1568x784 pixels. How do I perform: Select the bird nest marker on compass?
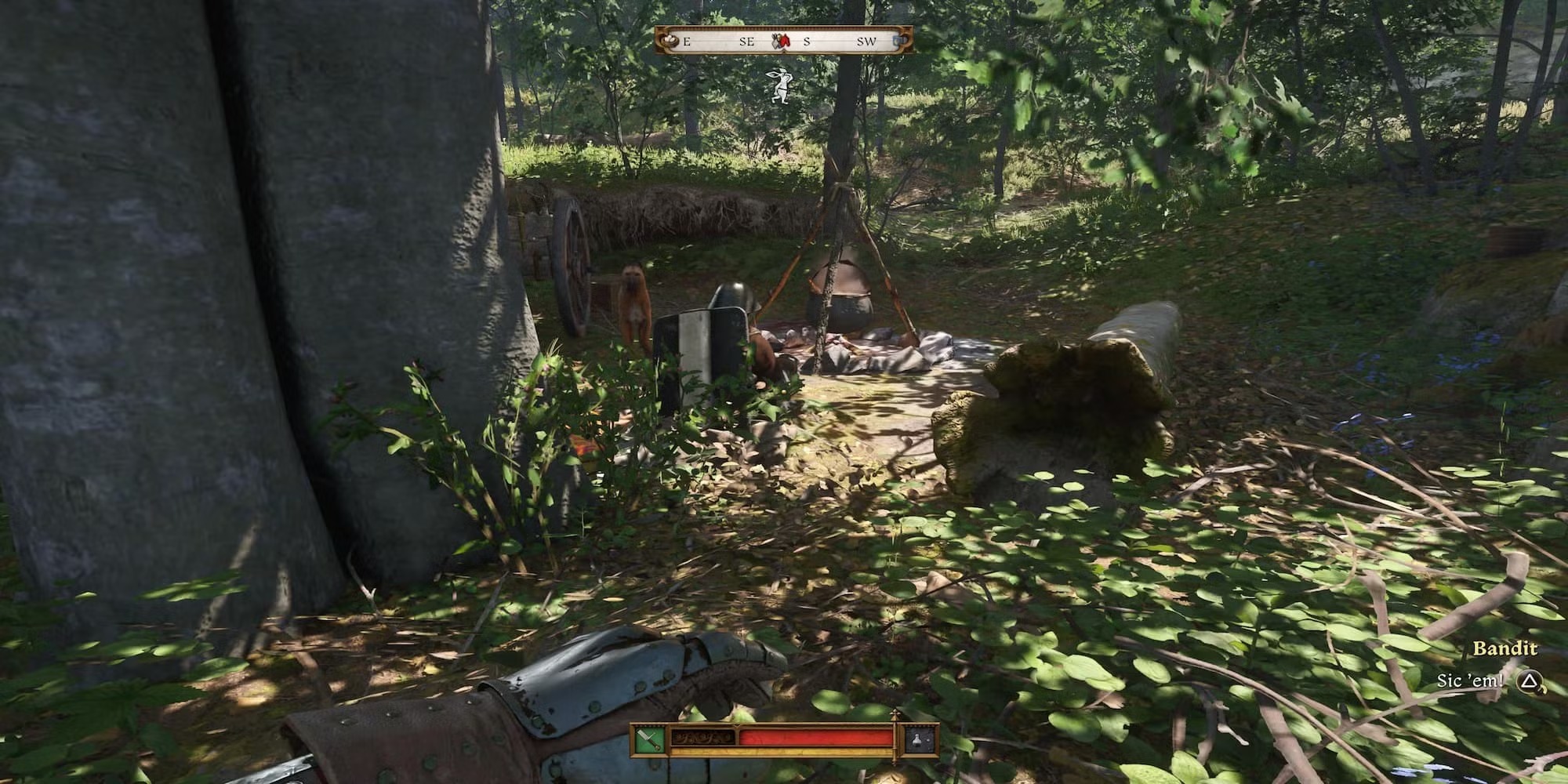click(668, 41)
